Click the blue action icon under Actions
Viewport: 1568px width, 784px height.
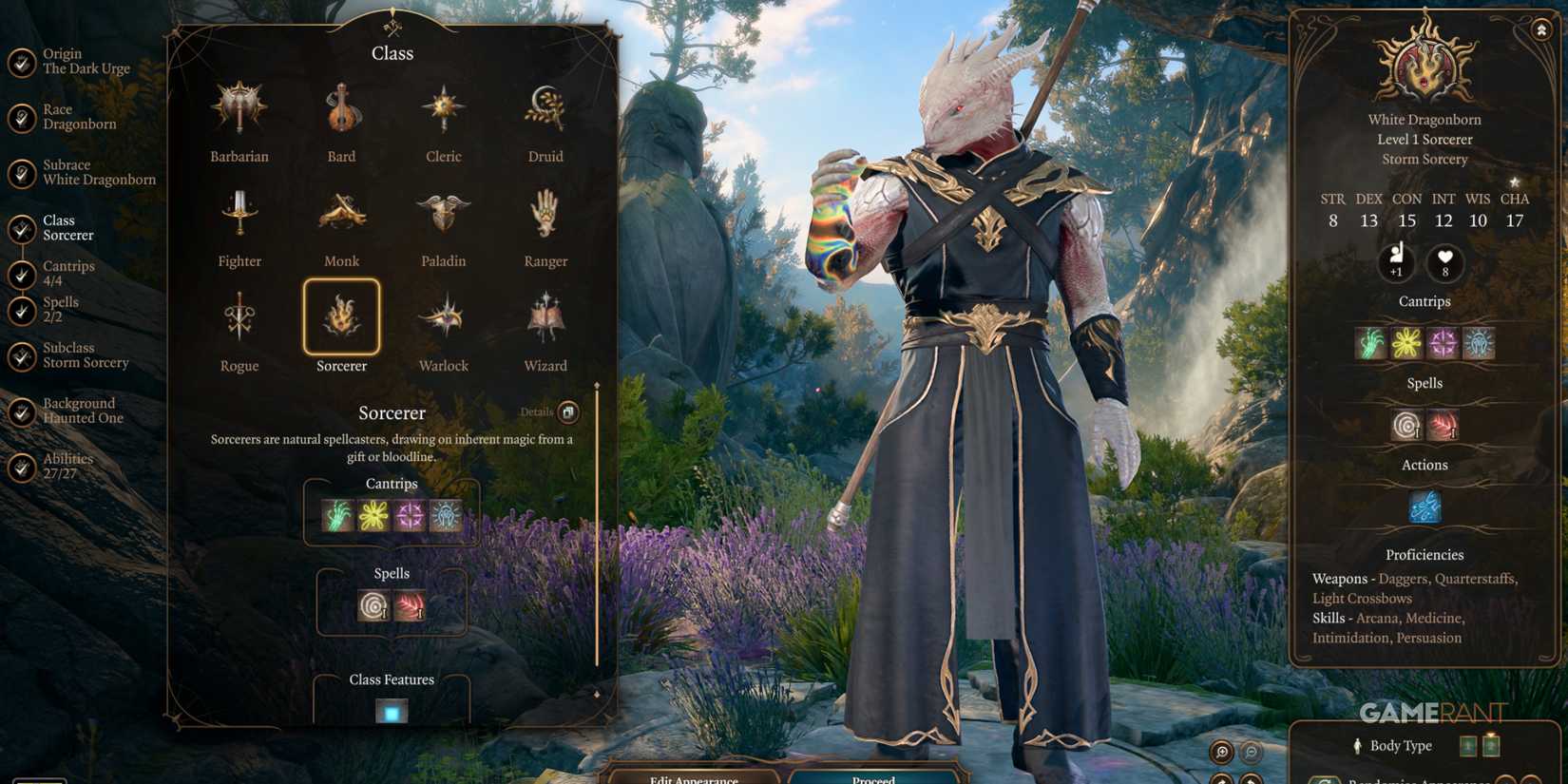pyautogui.click(x=1425, y=508)
